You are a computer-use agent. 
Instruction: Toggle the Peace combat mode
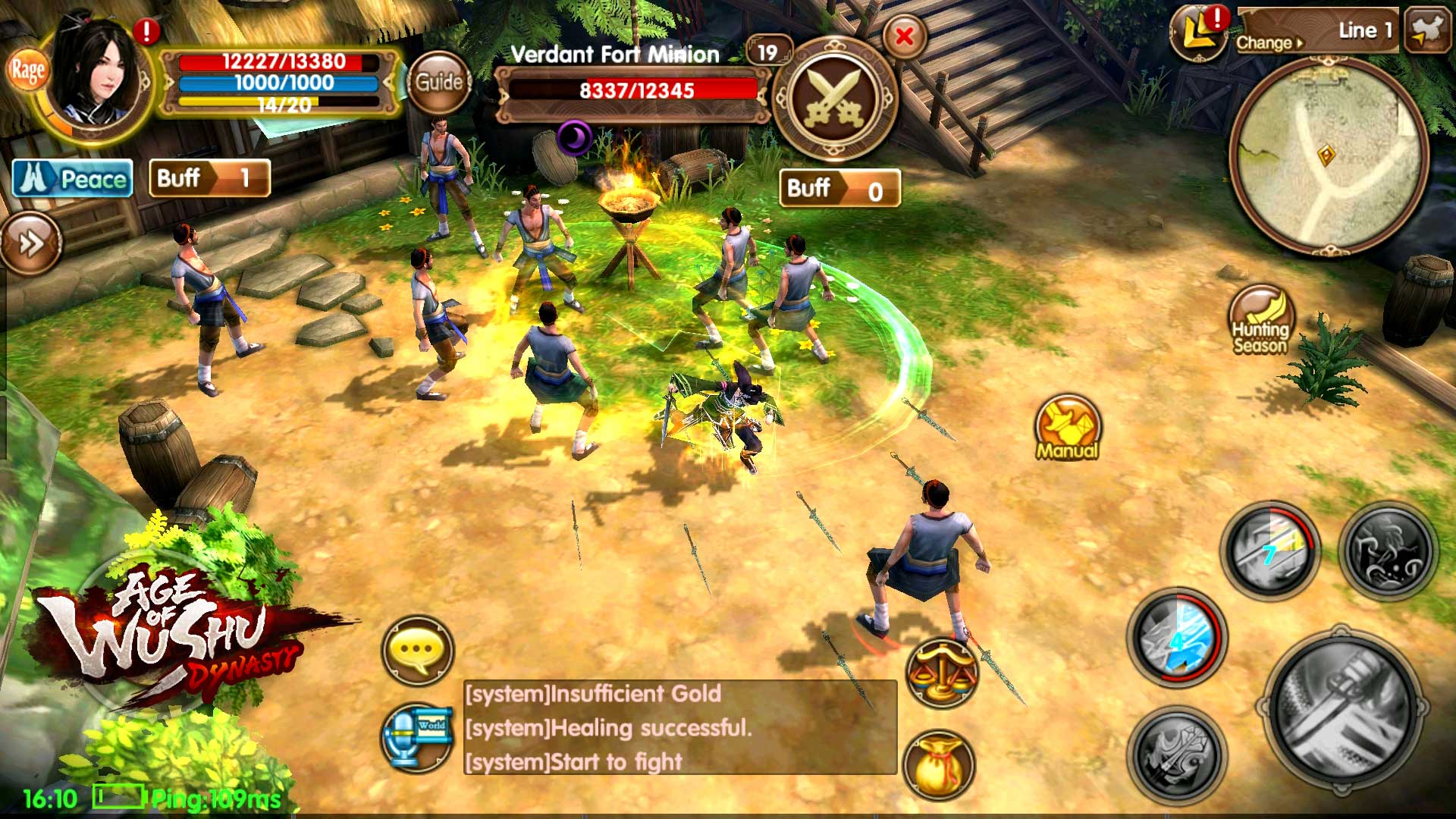[x=73, y=179]
